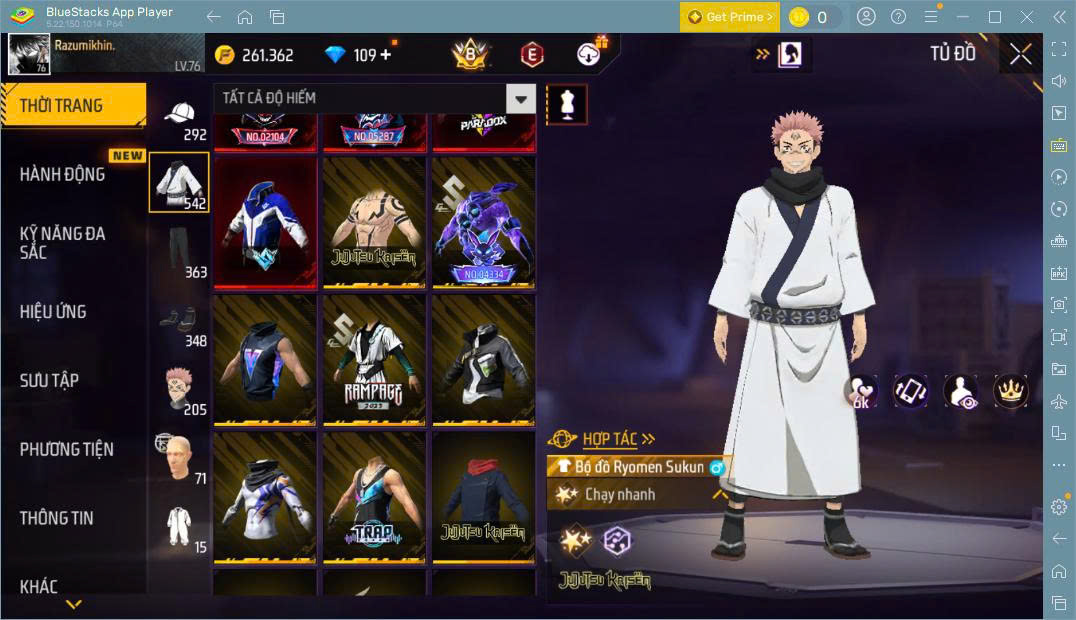Open the crown icon beside the character
The height and width of the screenshot is (620, 1076).
pos(1010,391)
